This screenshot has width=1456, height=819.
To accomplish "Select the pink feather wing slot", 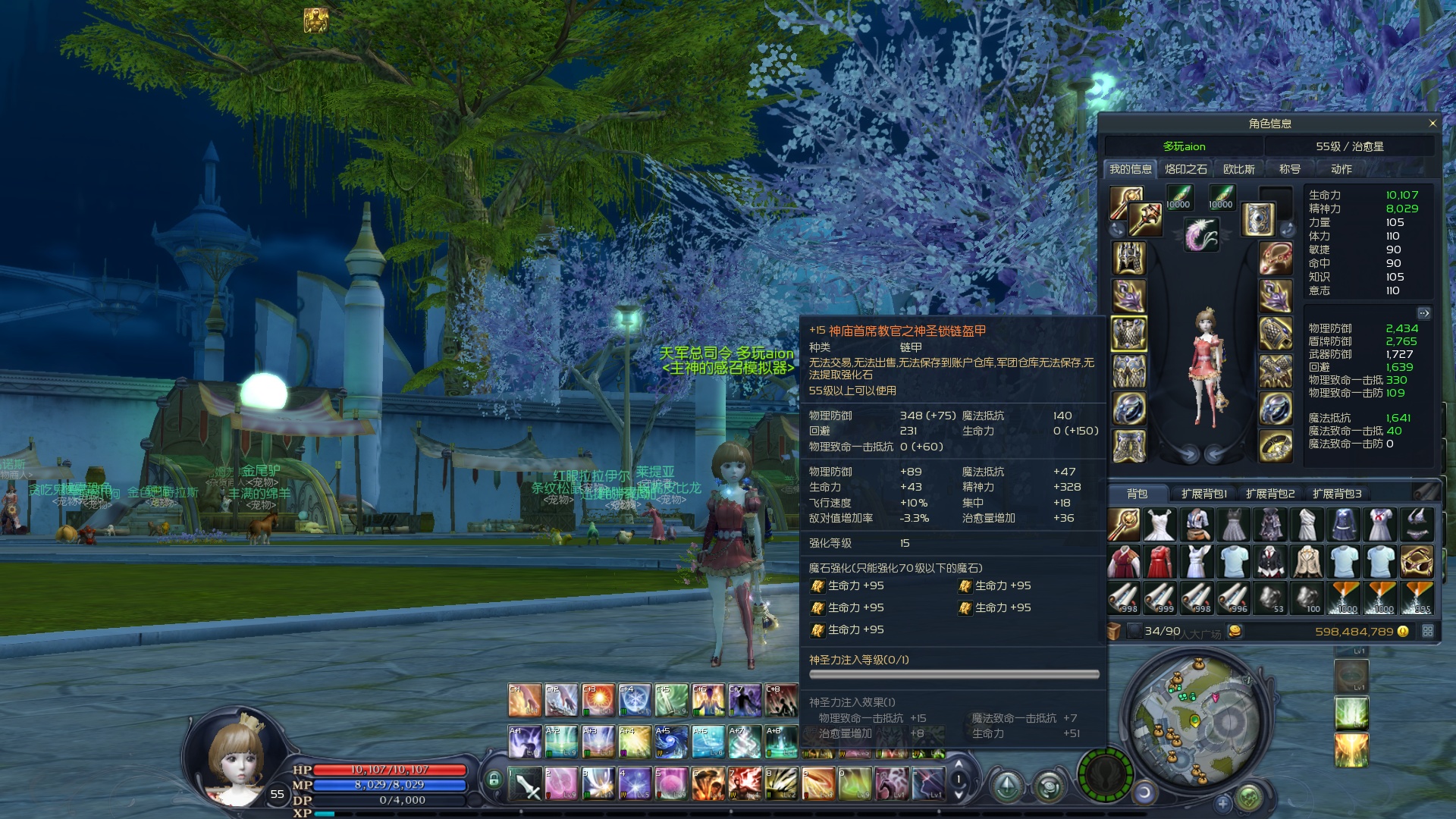I will [x=1201, y=235].
